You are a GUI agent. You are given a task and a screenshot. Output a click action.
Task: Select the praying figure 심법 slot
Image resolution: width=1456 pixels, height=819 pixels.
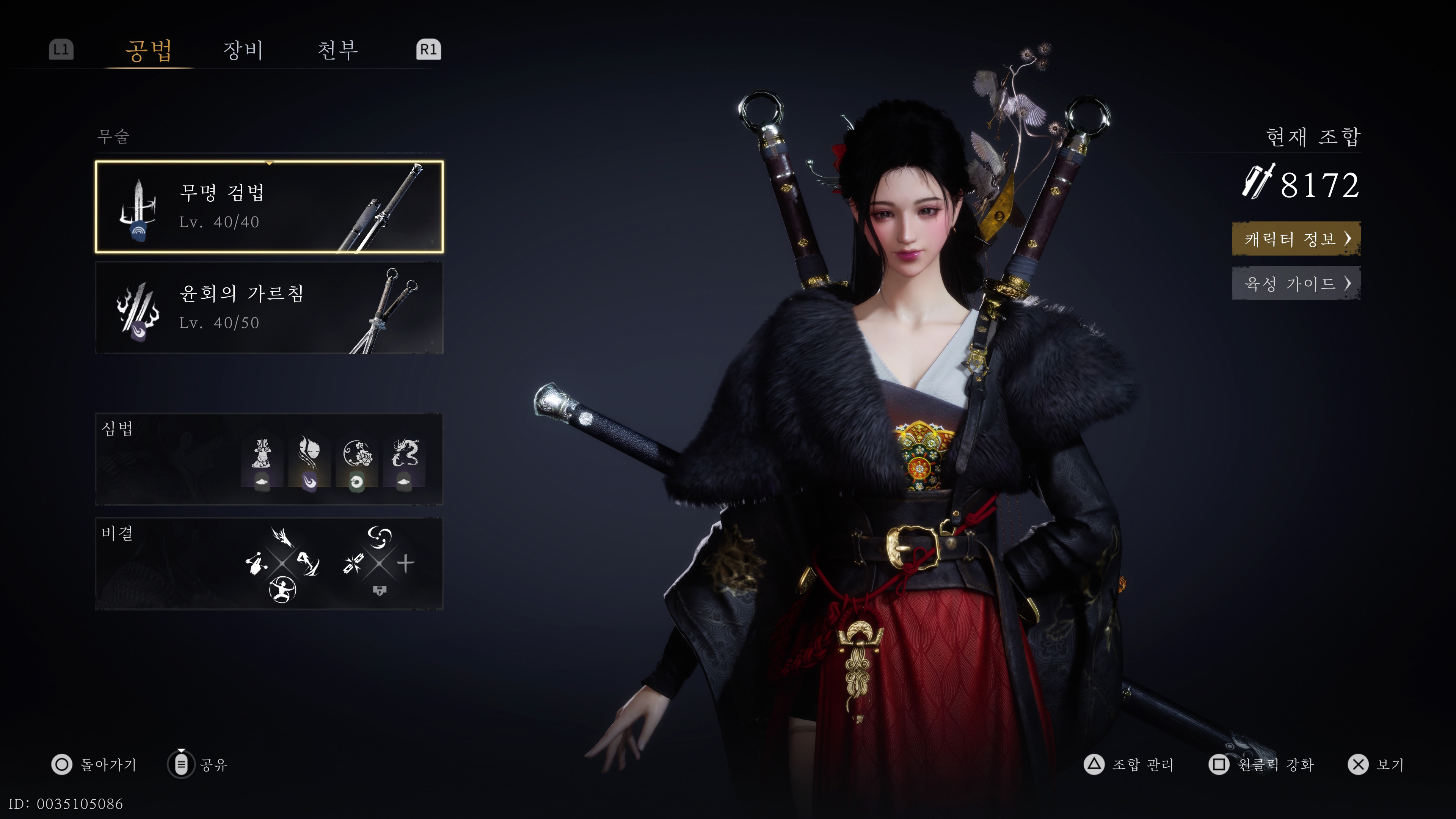261,460
